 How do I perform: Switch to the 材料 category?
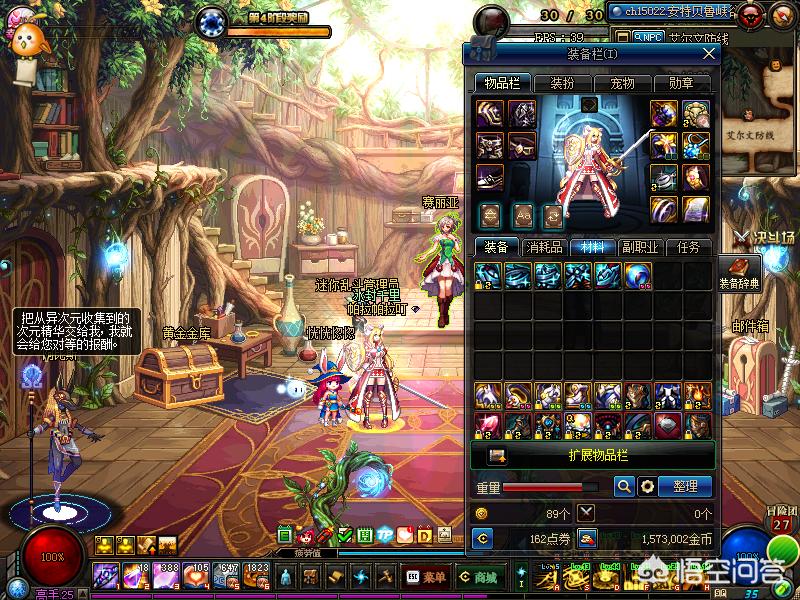pyautogui.click(x=592, y=247)
